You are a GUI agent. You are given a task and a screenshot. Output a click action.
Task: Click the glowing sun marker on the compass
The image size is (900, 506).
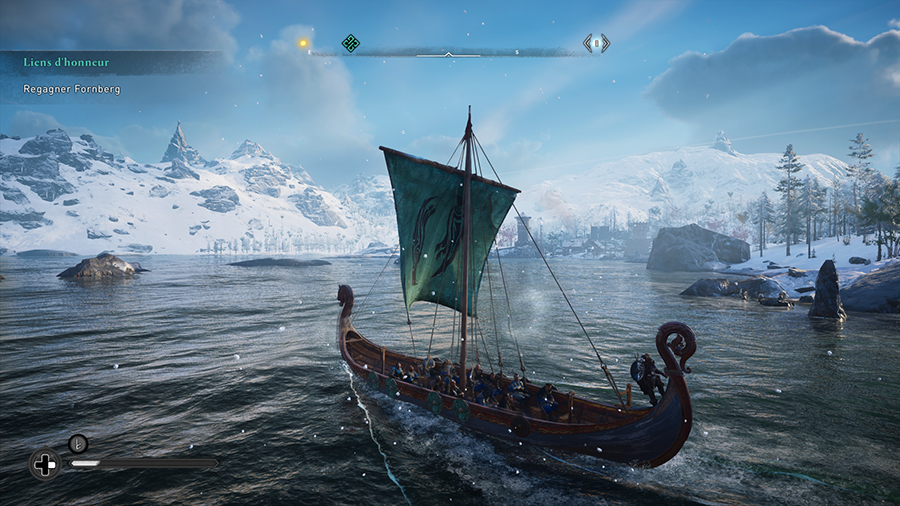303,43
